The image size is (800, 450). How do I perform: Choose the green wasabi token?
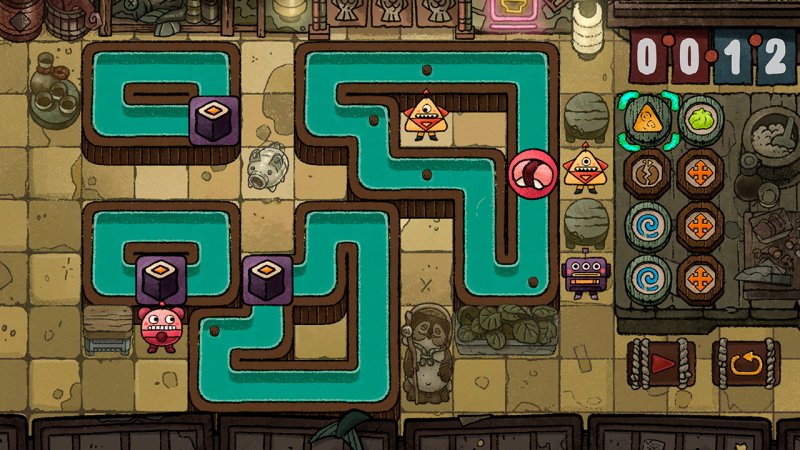tap(702, 118)
